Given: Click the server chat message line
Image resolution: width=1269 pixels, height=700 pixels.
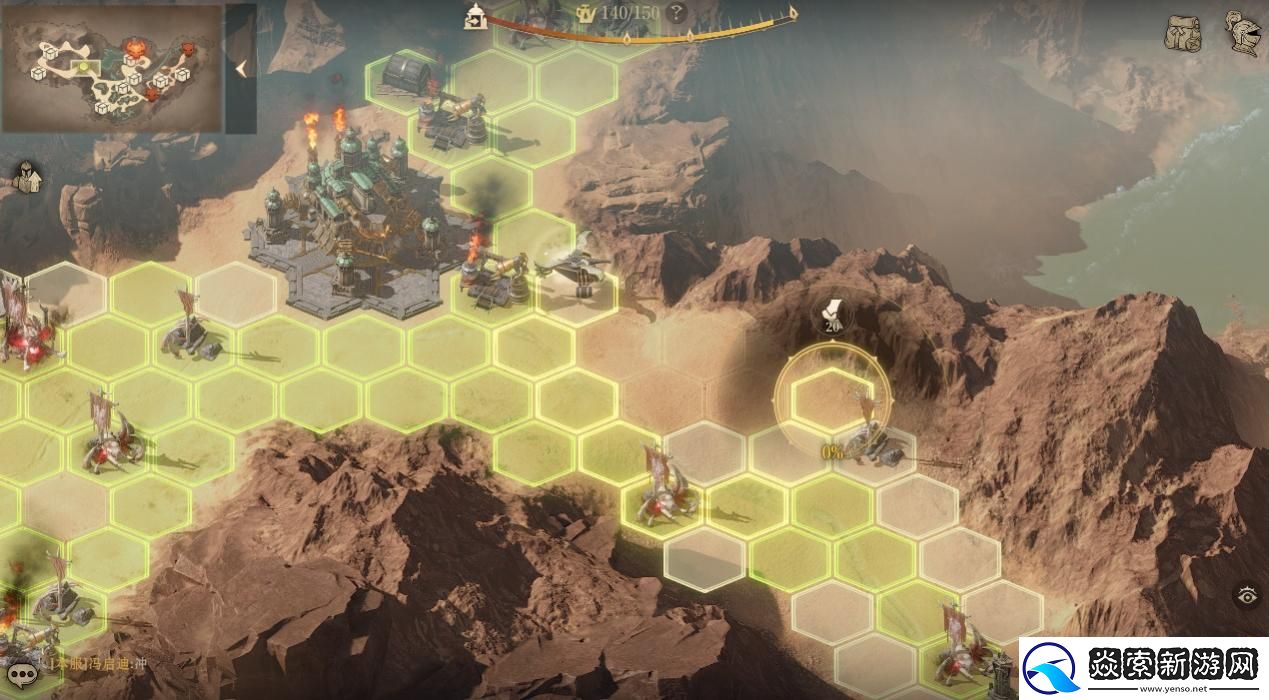Looking at the screenshot, I should 100,663.
